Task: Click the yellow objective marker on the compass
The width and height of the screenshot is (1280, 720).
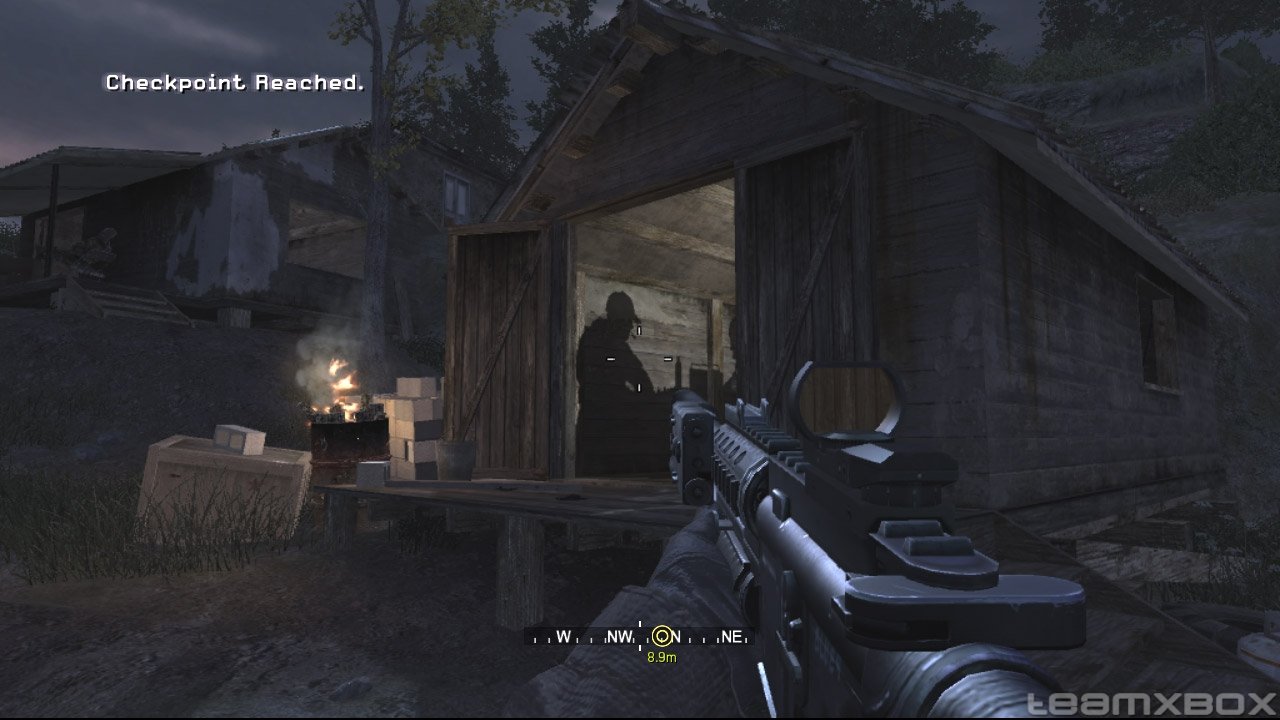Action: coord(662,636)
